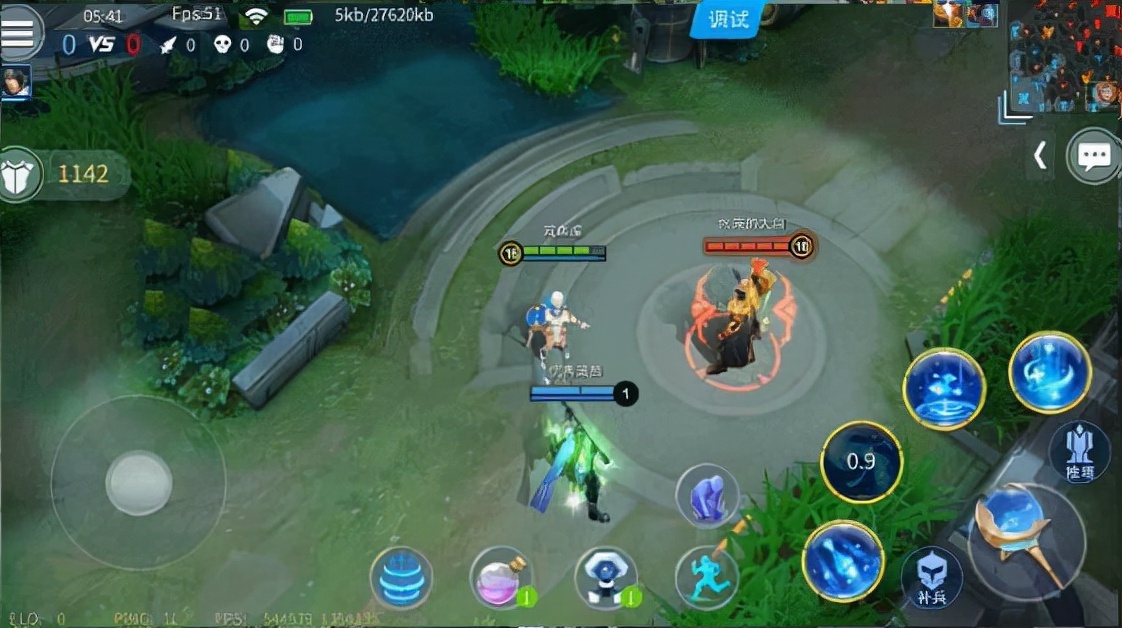
Task: Tap the 补兵 last-hit minion button
Action: [932, 578]
